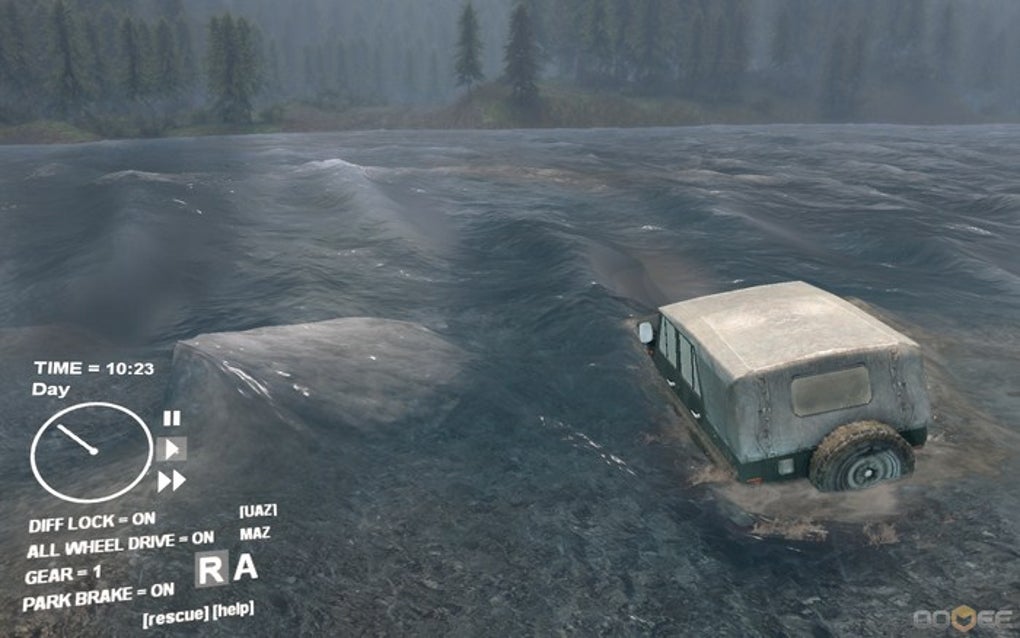Open the help text
Viewport: 1020px width, 638px height.
233,609
